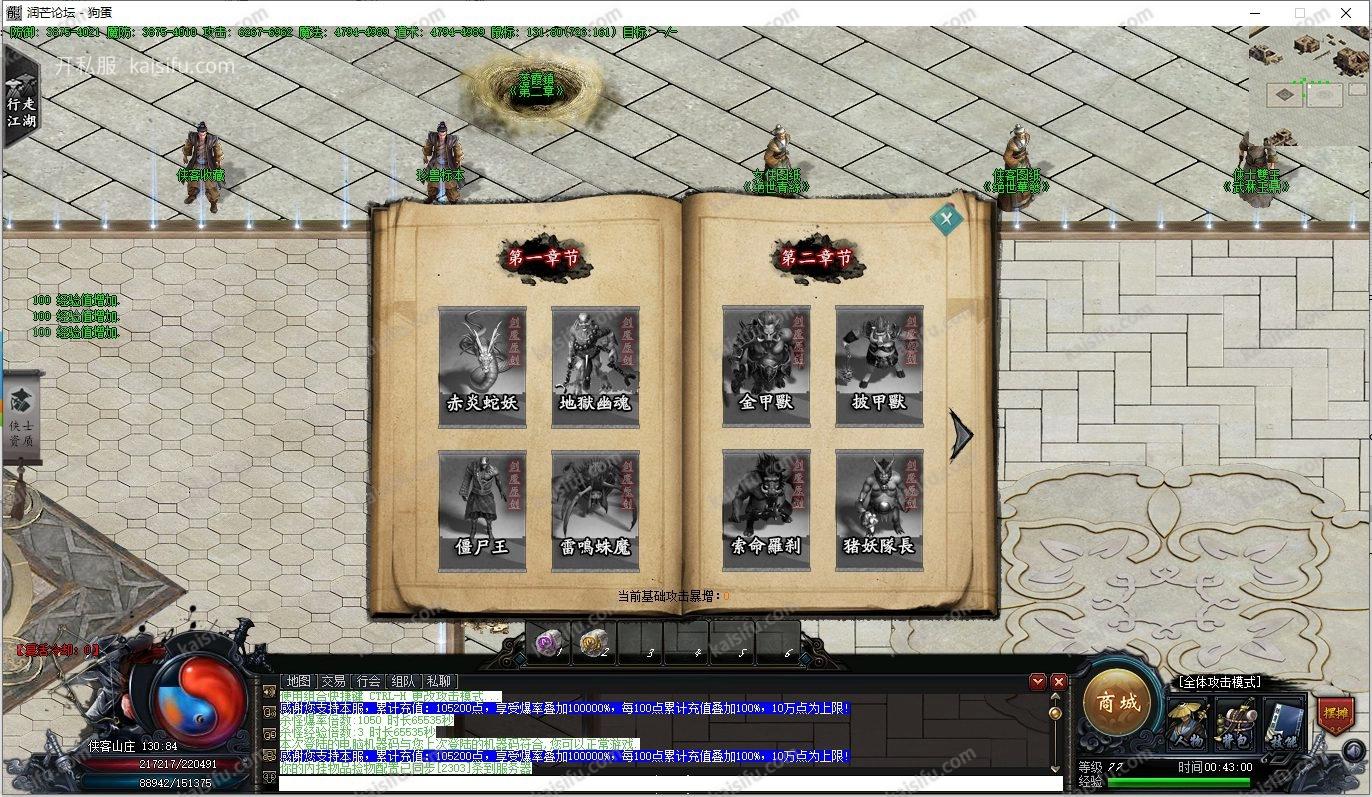Screen dimensions: 1372x797
Task: Turn to the next book page
Action: (961, 435)
